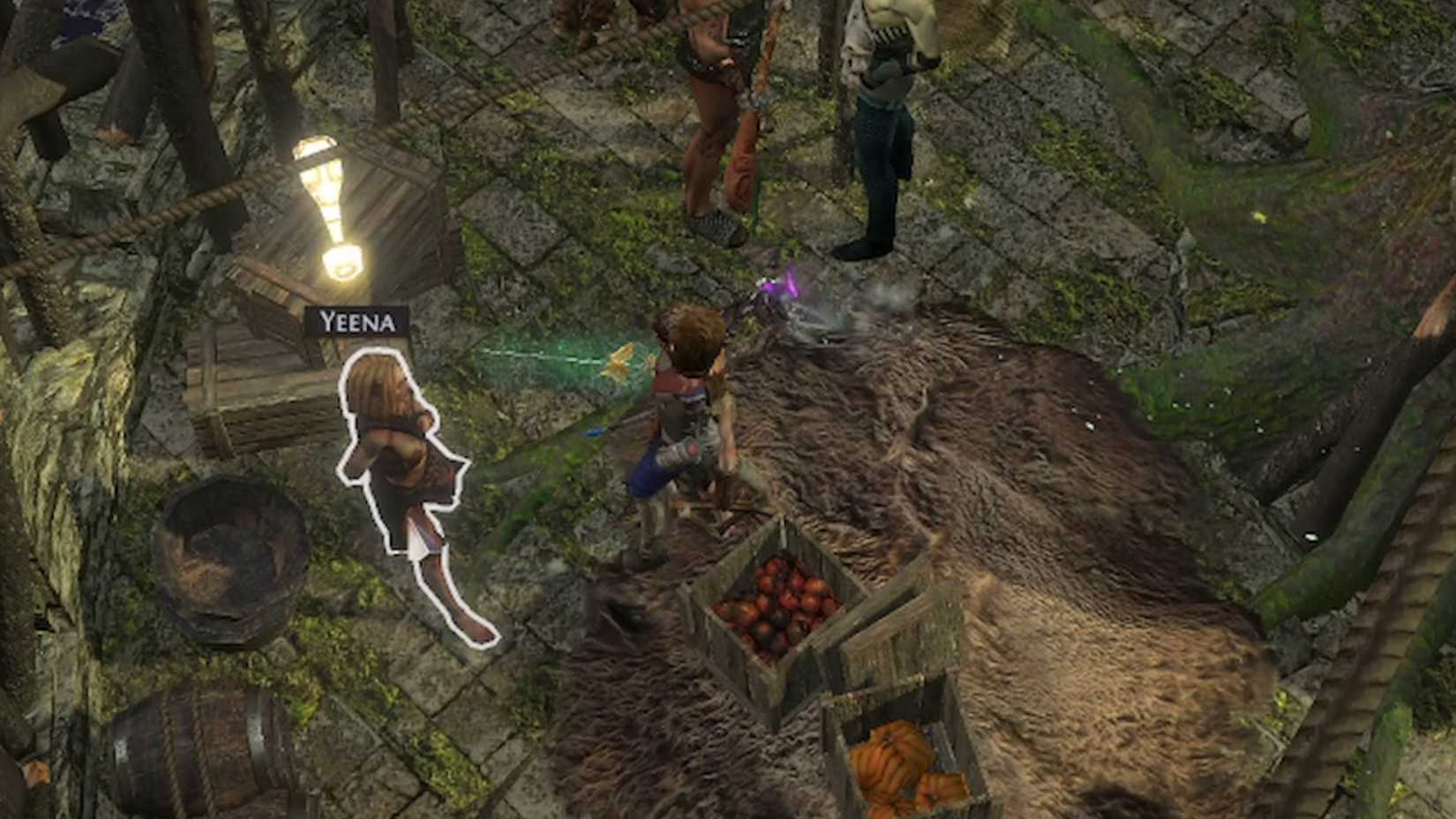Select the tipped barrel at bottom left

203,755
